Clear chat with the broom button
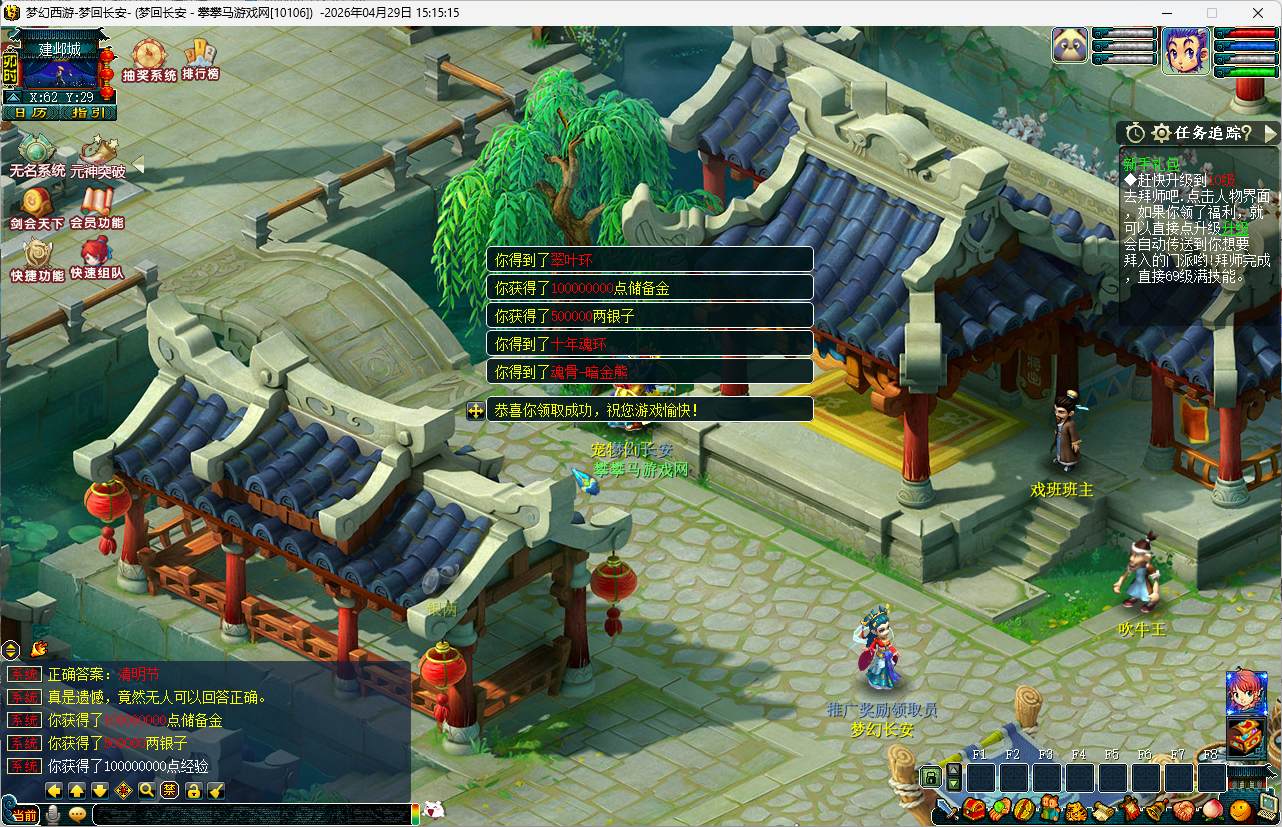This screenshot has width=1282, height=827. 216,790
